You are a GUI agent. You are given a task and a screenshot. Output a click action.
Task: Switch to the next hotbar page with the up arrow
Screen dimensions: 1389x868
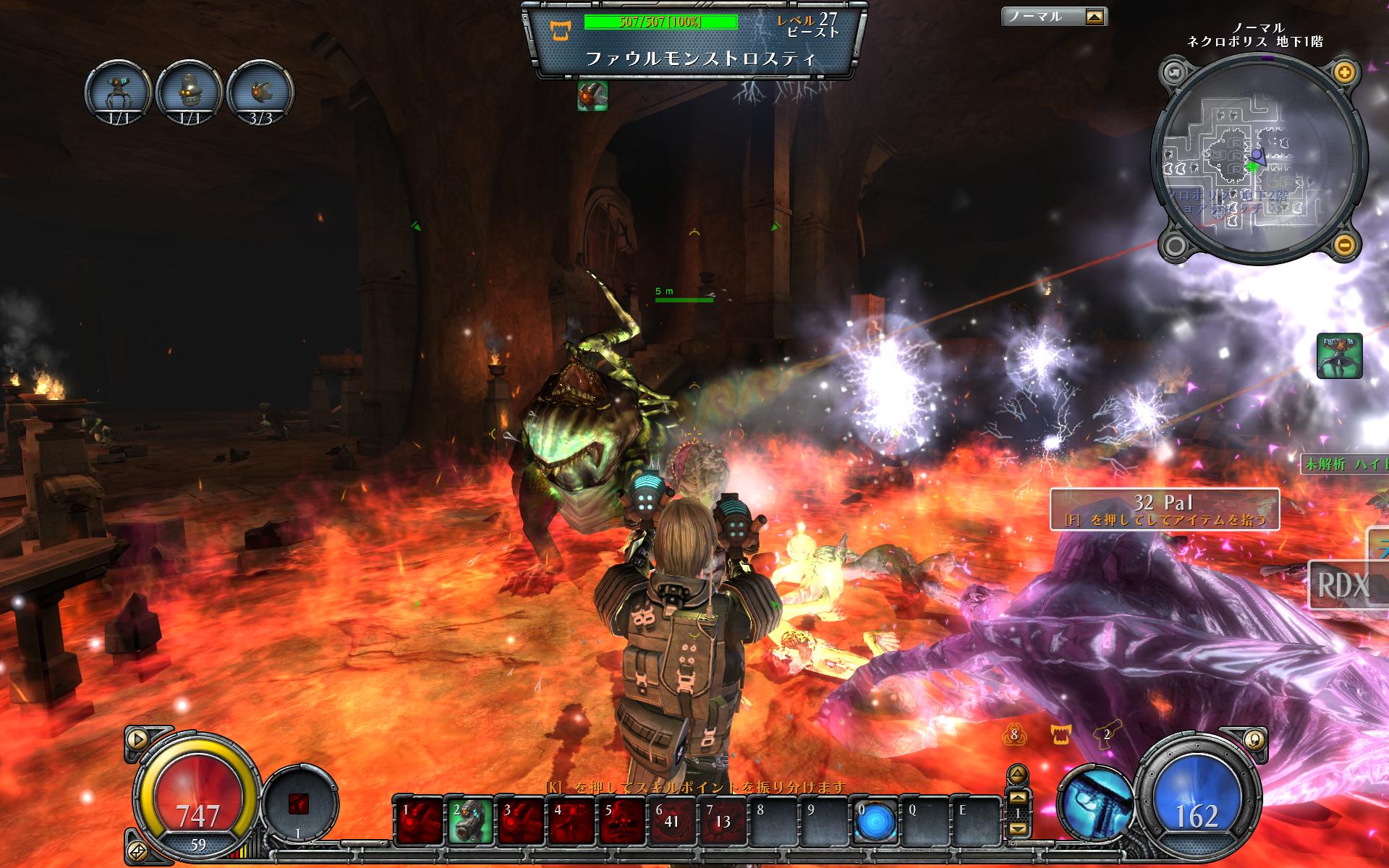pyautogui.click(x=1017, y=799)
